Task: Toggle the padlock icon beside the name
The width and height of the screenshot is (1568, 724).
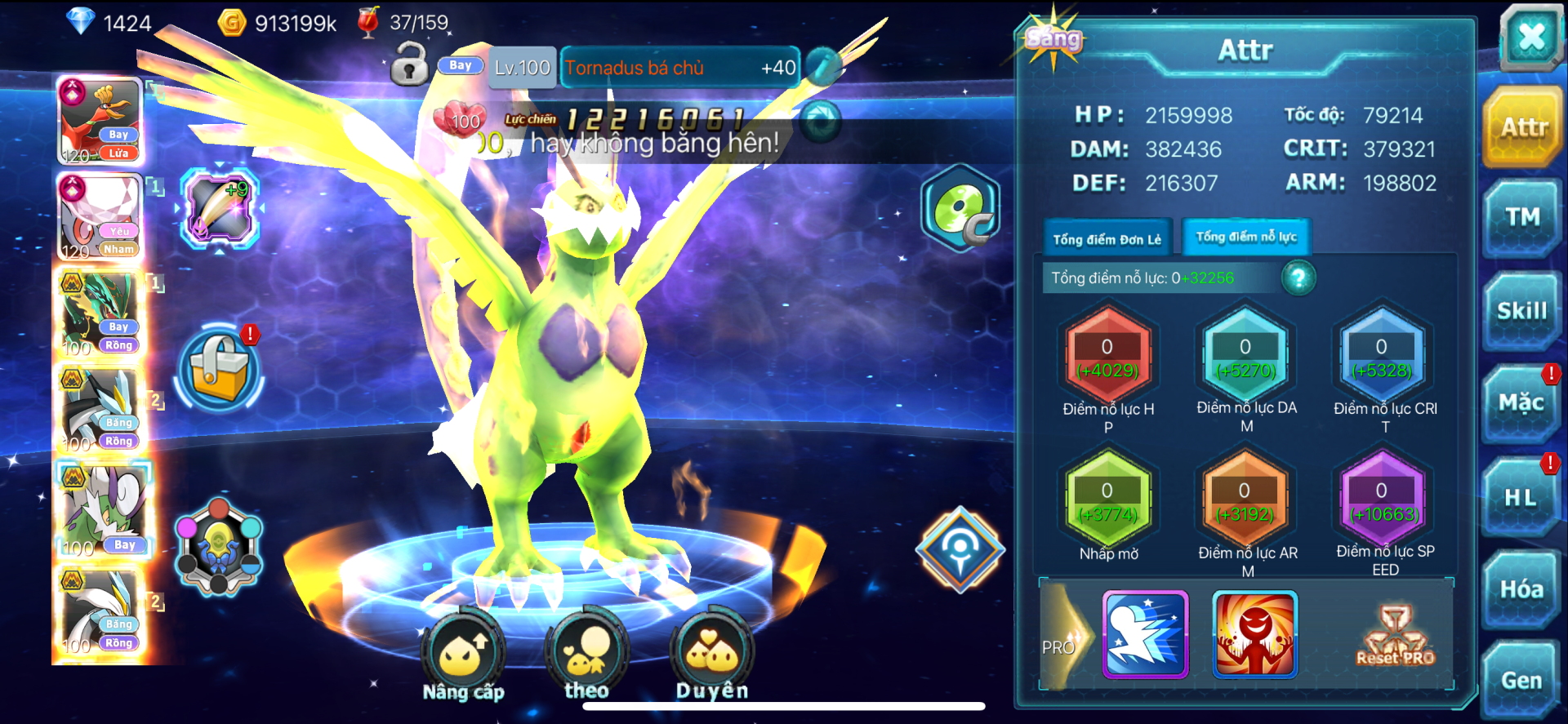Action: click(409, 65)
